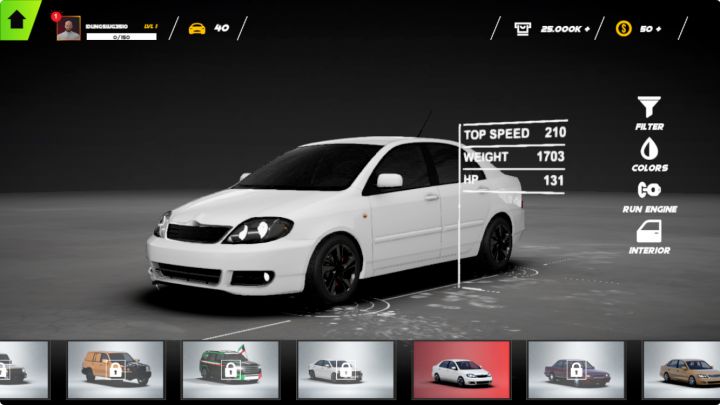The image size is (720, 405).
Task: Choose the locked maroon sedan thumbnail
Action: click(576, 370)
